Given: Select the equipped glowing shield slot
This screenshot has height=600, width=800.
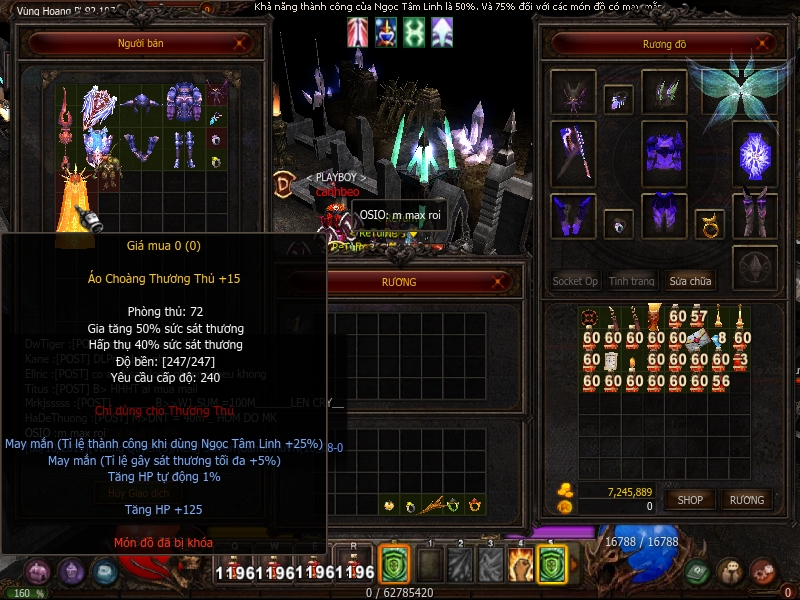Looking at the screenshot, I should click(755, 155).
